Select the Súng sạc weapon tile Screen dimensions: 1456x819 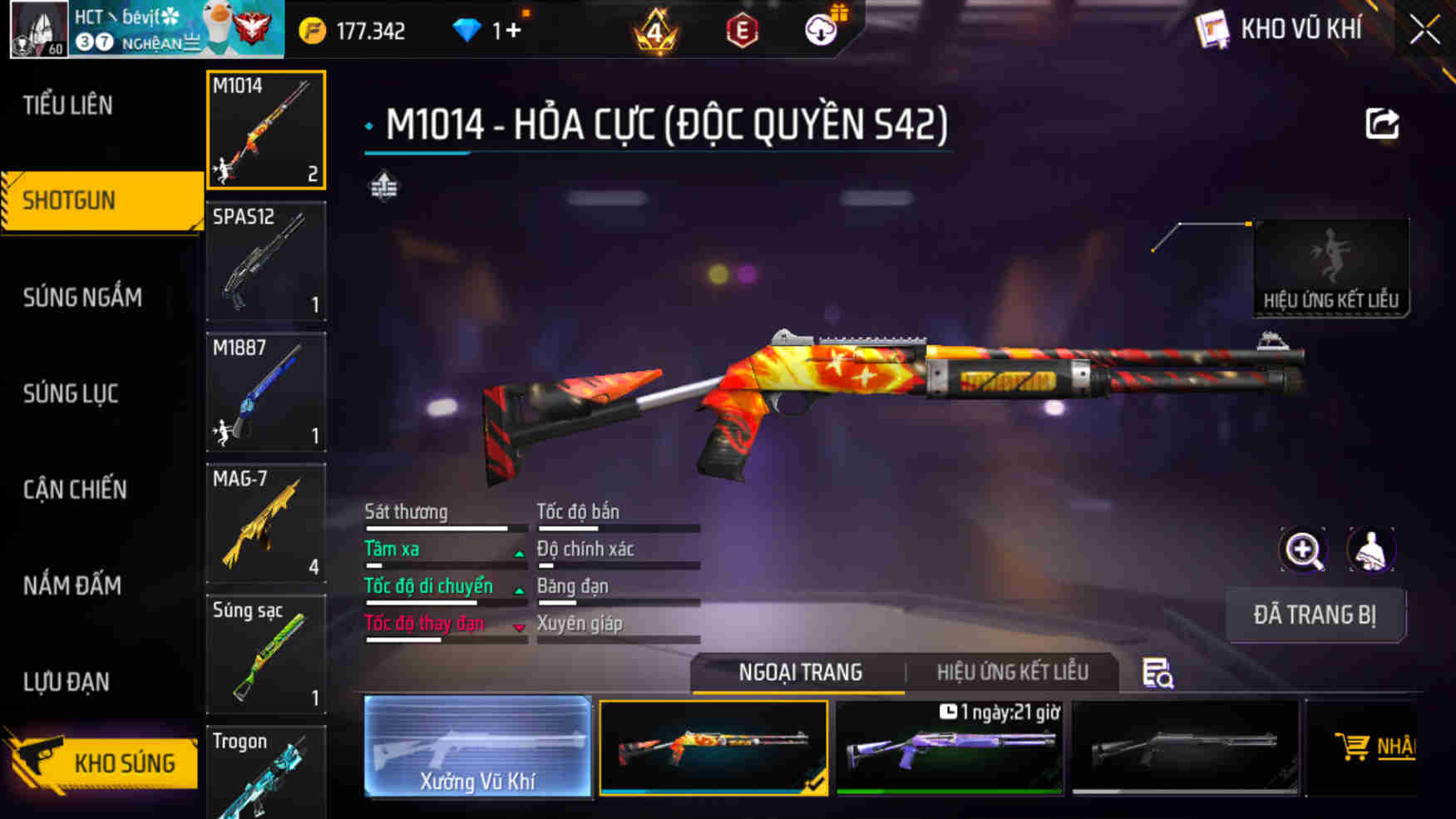pos(266,654)
